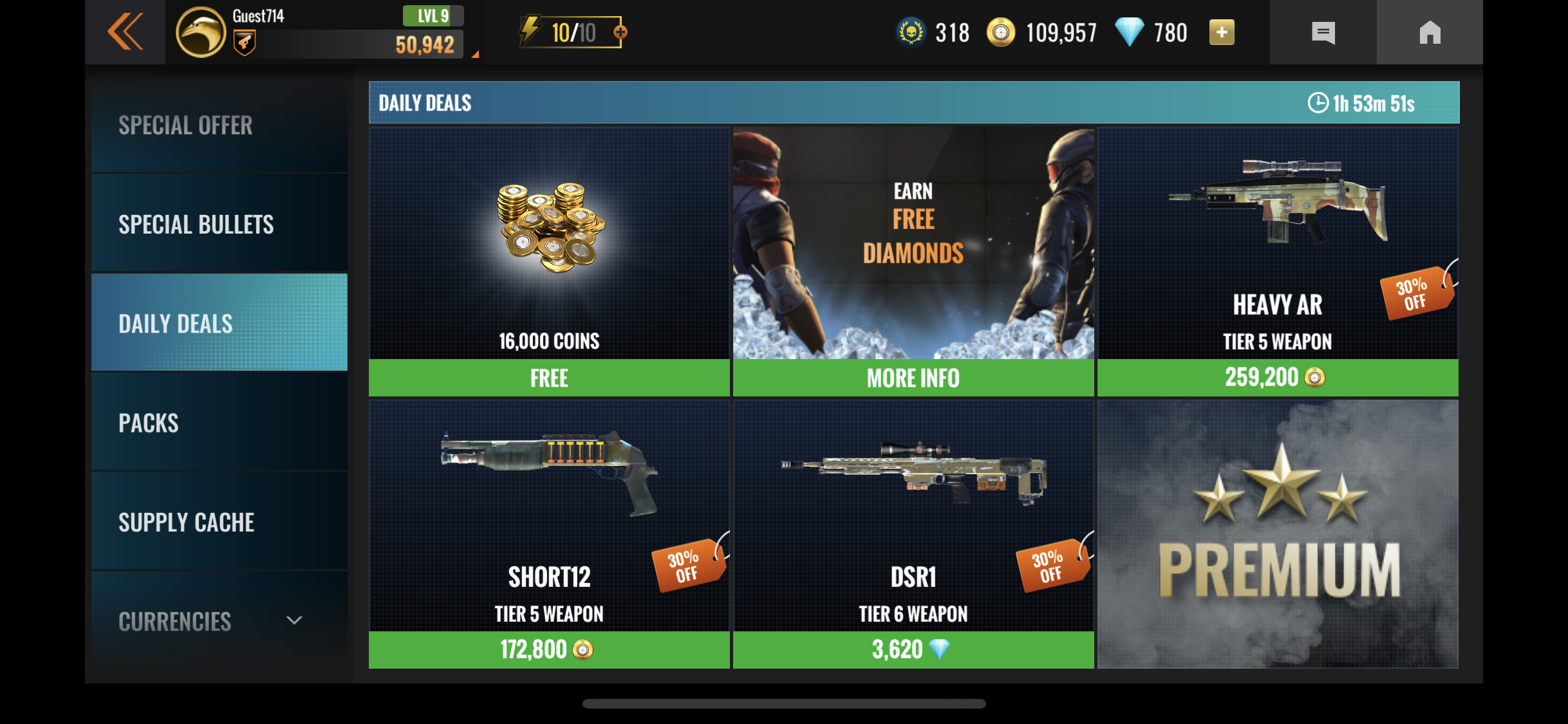The width and height of the screenshot is (1568, 724).
Task: Buy the Heavy AR for 259,200 coins
Action: [x=1277, y=378]
